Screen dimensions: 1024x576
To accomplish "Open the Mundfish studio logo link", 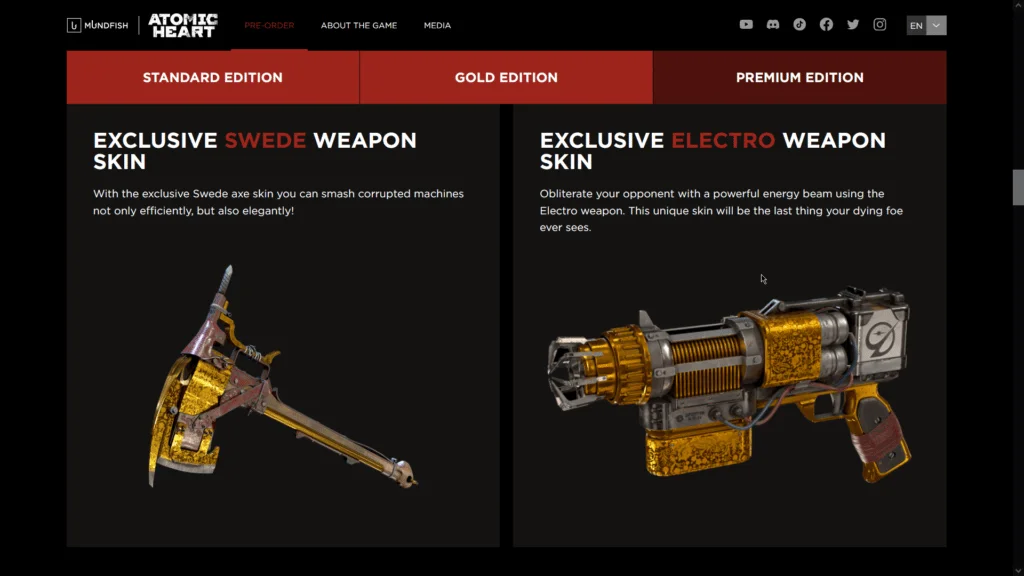I will [98, 25].
